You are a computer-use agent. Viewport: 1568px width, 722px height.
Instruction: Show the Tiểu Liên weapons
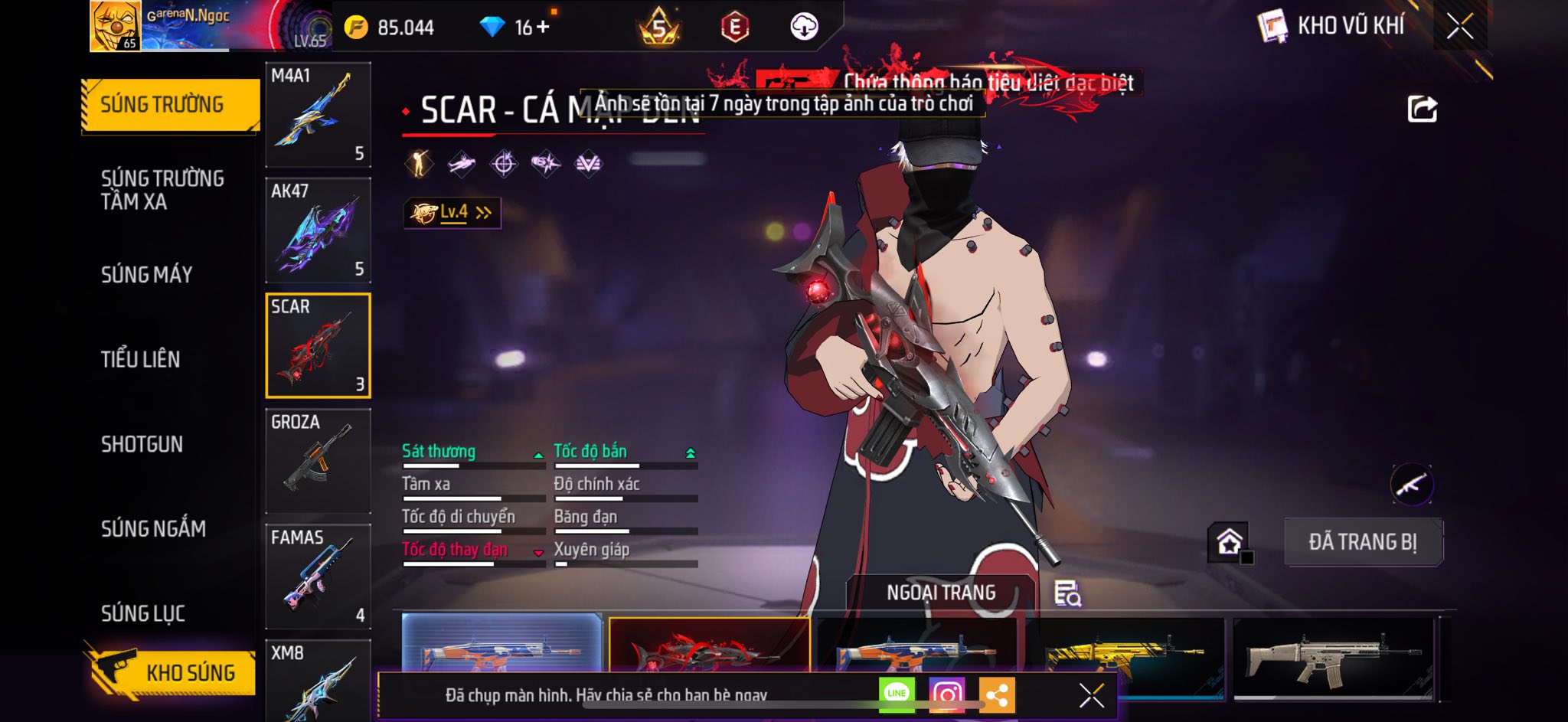click(141, 359)
